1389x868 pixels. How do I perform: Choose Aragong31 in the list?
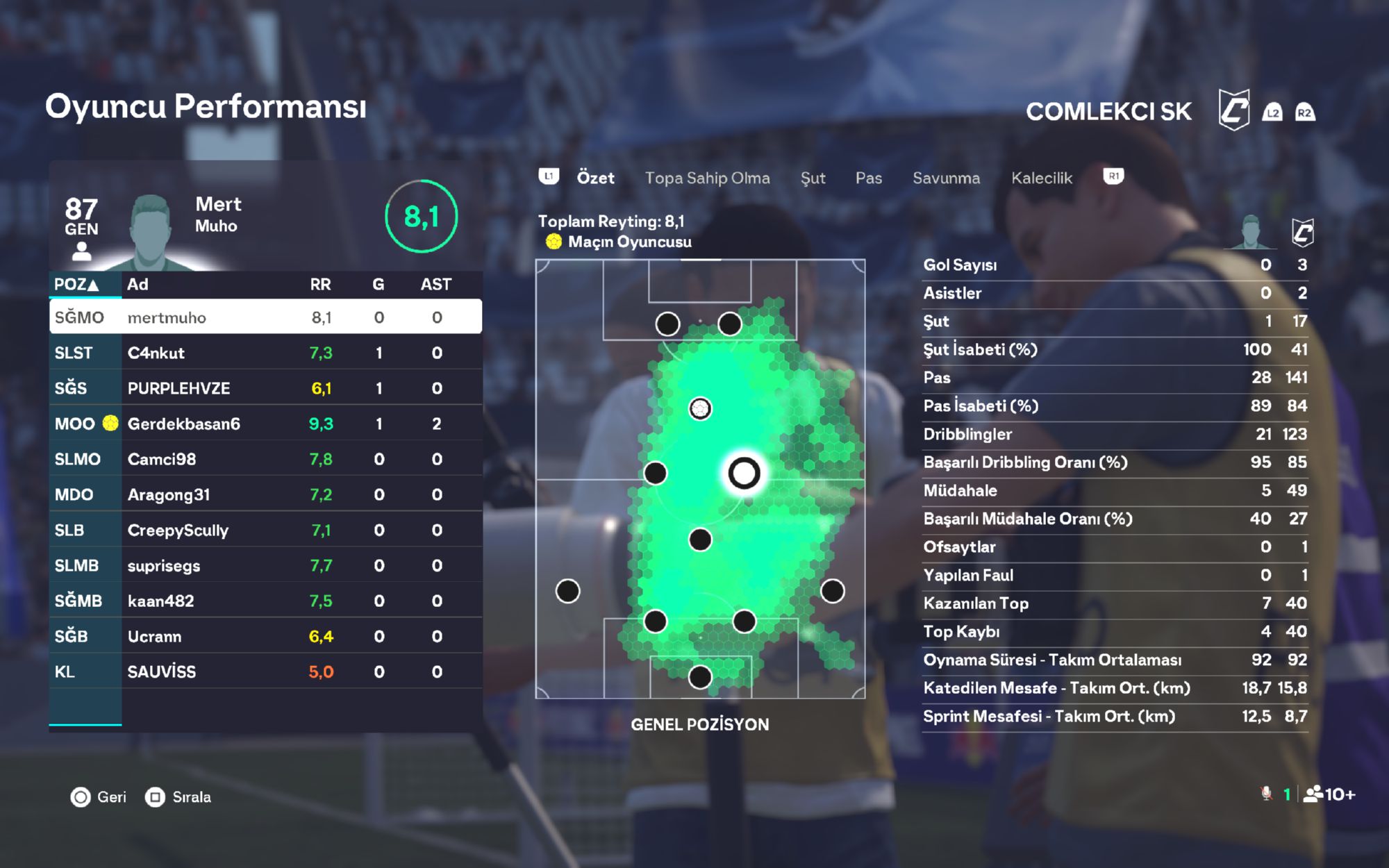pos(265,494)
